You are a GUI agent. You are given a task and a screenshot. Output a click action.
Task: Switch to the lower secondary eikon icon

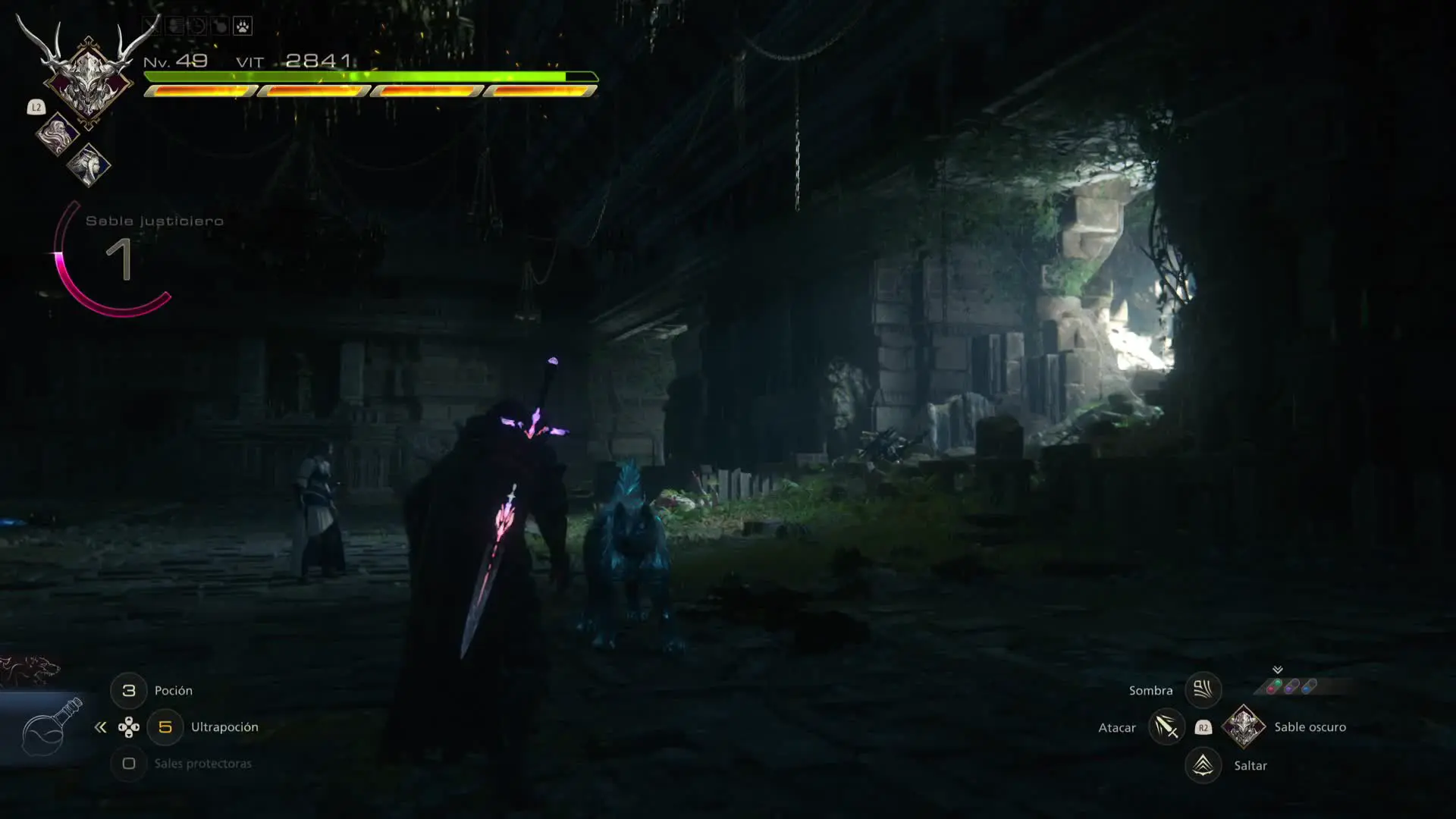[89, 165]
